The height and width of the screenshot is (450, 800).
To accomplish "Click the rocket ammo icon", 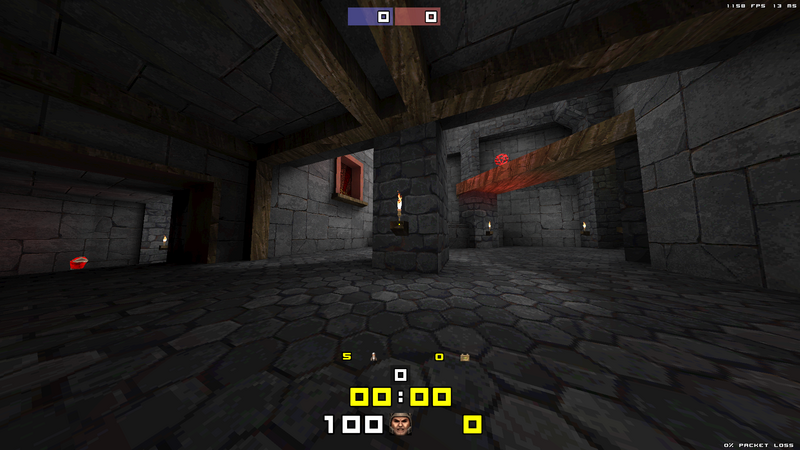I will tap(374, 356).
